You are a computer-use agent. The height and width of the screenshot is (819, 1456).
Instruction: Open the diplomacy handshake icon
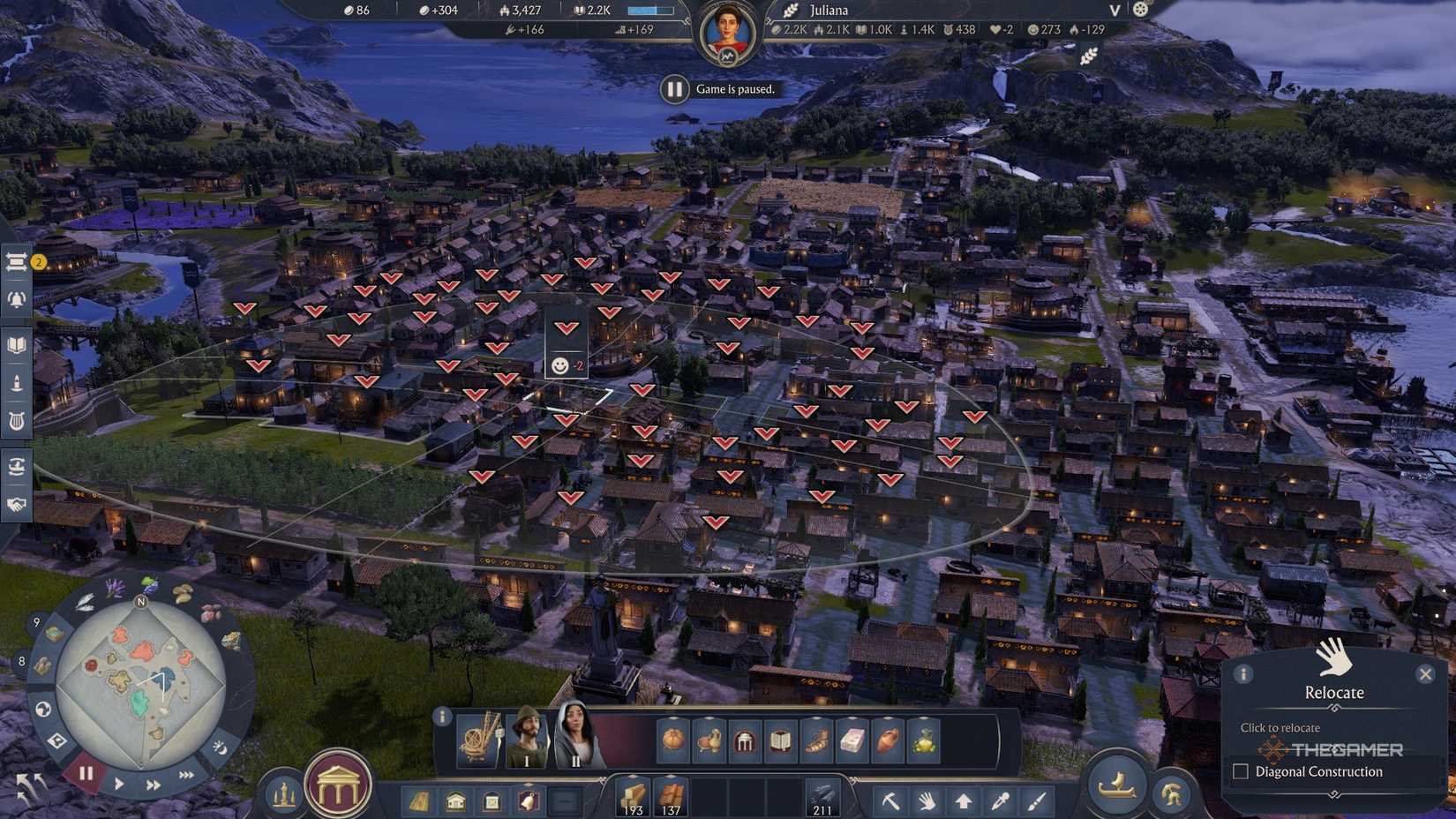18,503
